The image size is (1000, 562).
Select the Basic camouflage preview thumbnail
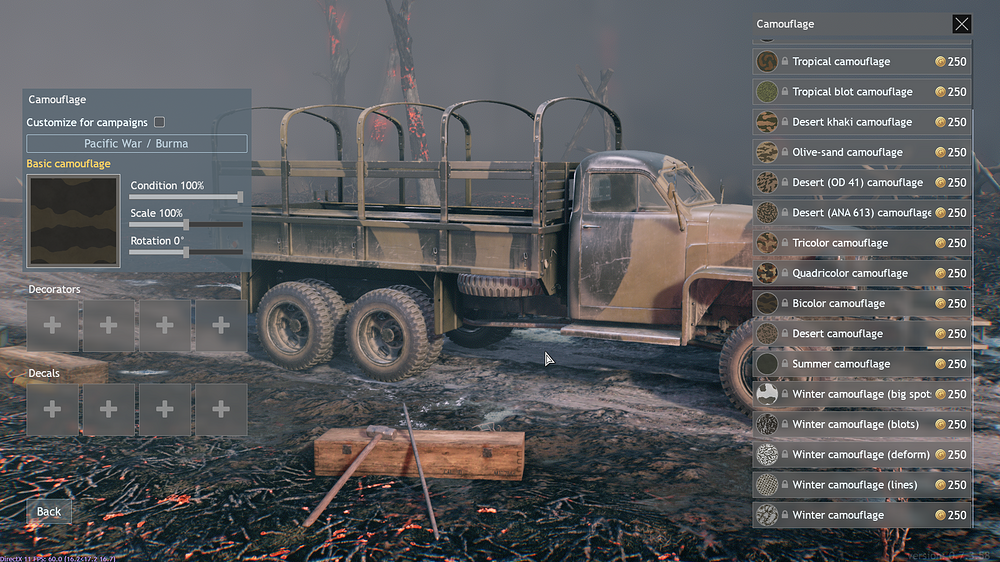[x=74, y=222]
